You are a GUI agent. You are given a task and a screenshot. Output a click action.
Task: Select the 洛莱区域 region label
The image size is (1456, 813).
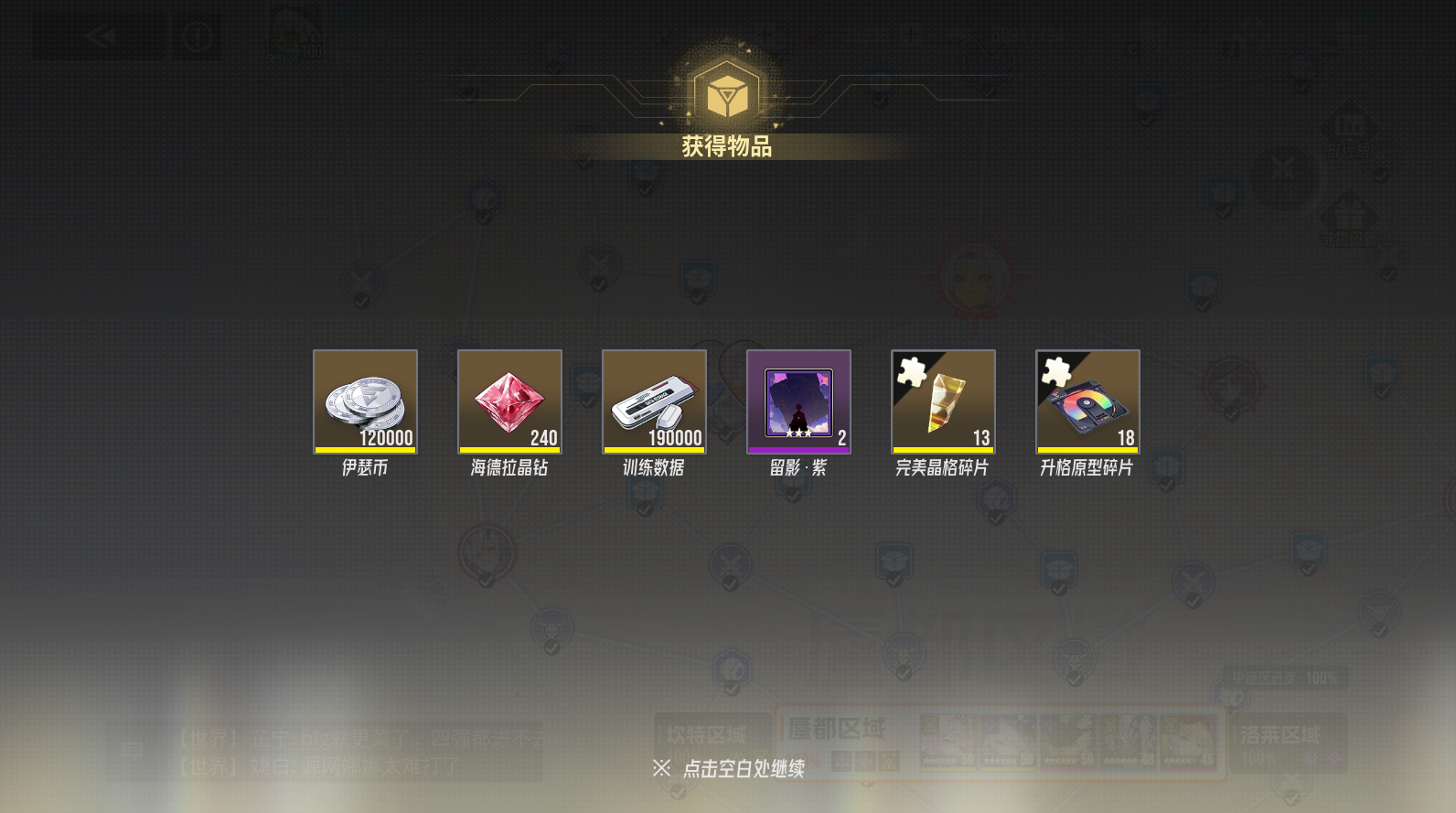tap(1280, 733)
